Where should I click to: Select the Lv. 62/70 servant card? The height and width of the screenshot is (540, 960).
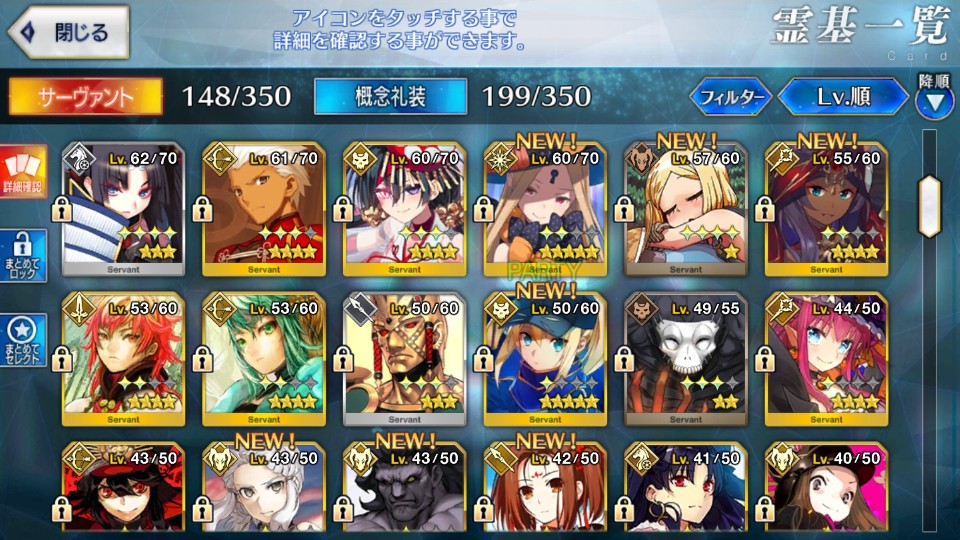click(x=121, y=207)
